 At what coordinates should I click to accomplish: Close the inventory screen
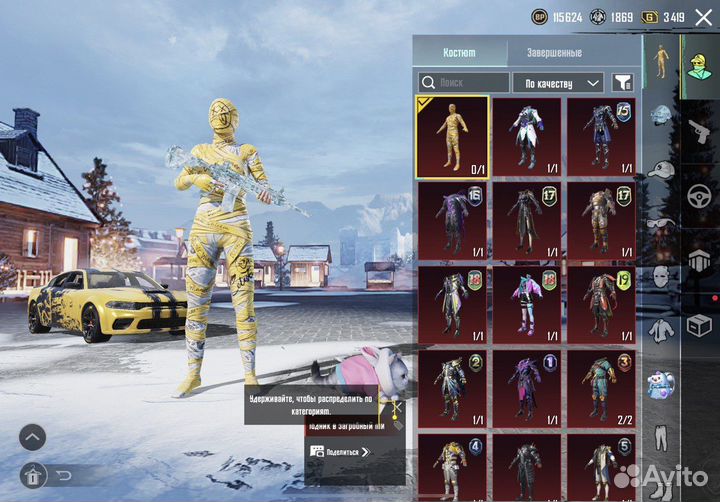click(703, 17)
